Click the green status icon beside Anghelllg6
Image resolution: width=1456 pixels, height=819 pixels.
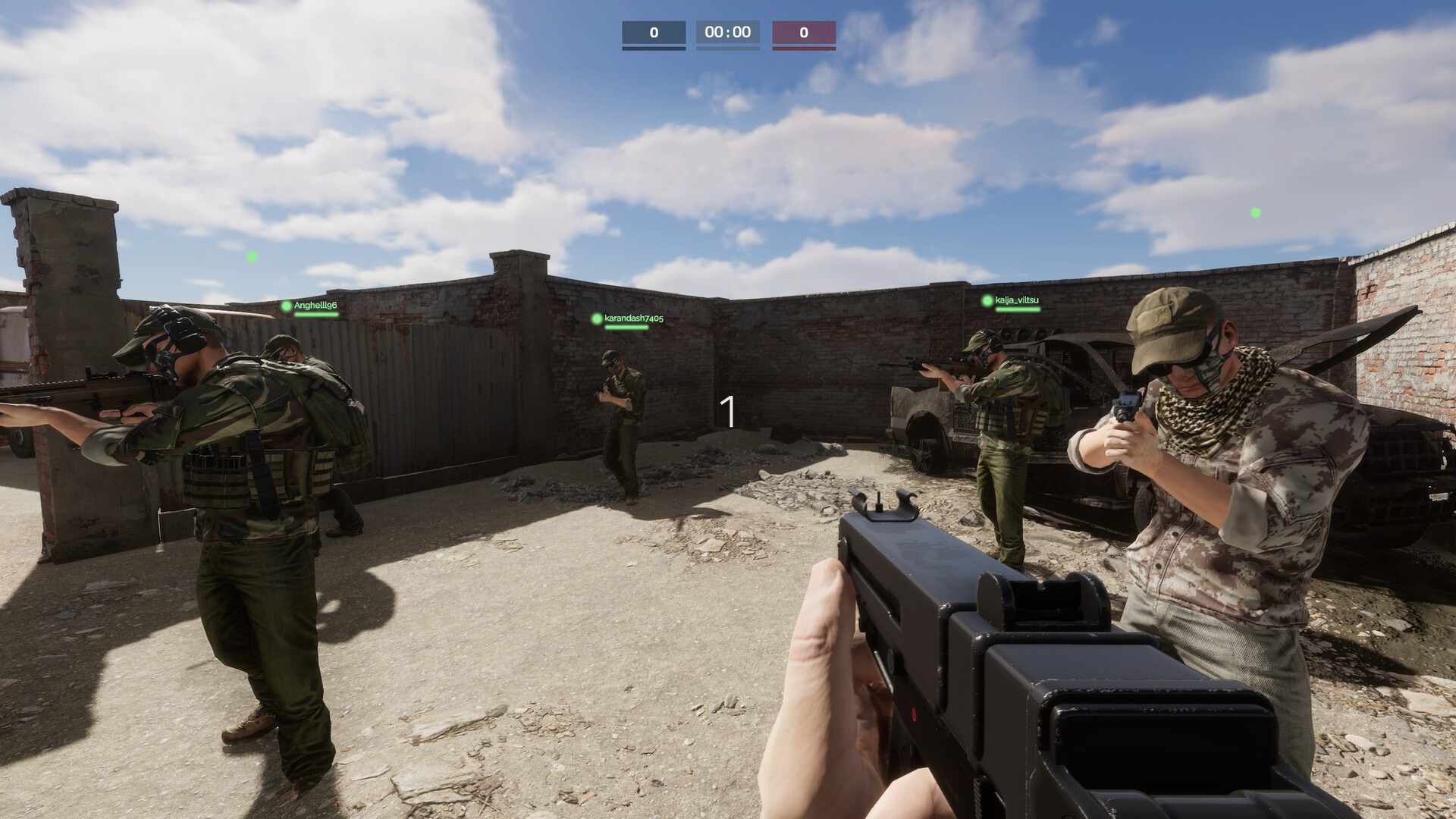pyautogui.click(x=287, y=307)
